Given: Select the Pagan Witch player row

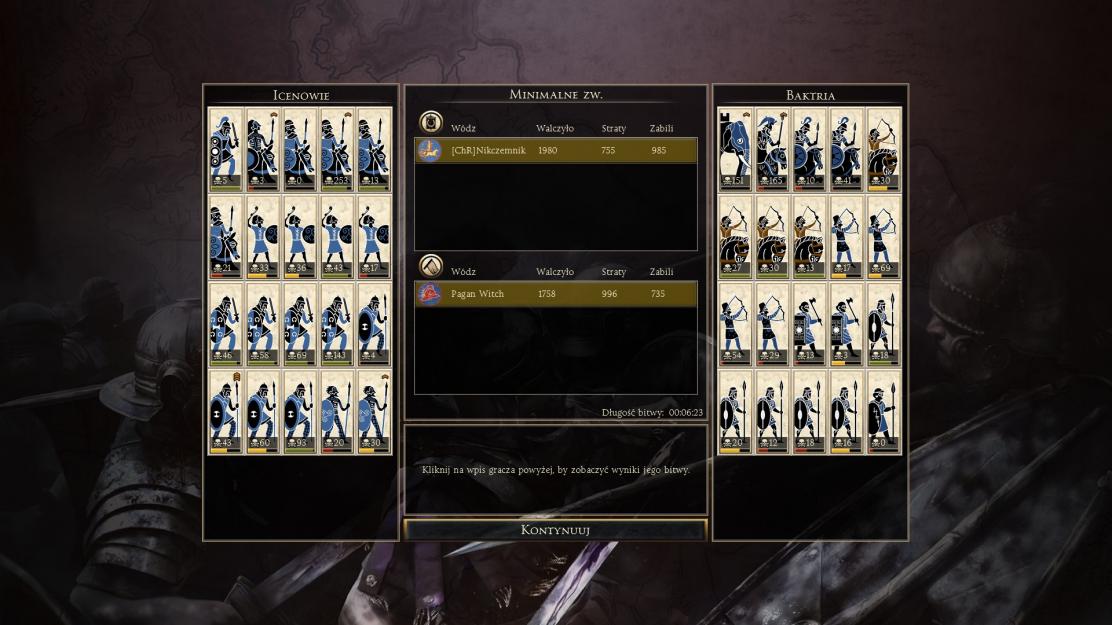Looking at the screenshot, I should pos(556,294).
